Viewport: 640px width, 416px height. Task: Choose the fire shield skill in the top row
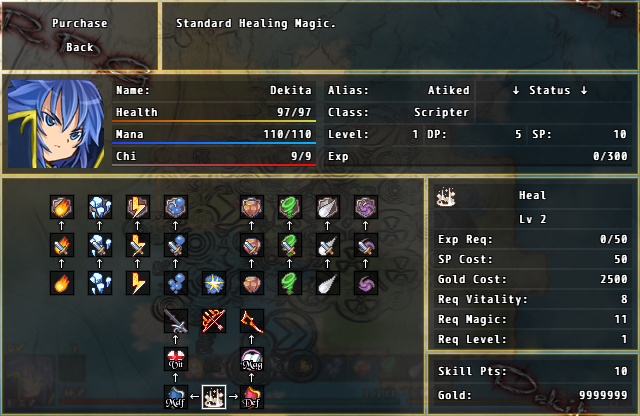pos(63,207)
